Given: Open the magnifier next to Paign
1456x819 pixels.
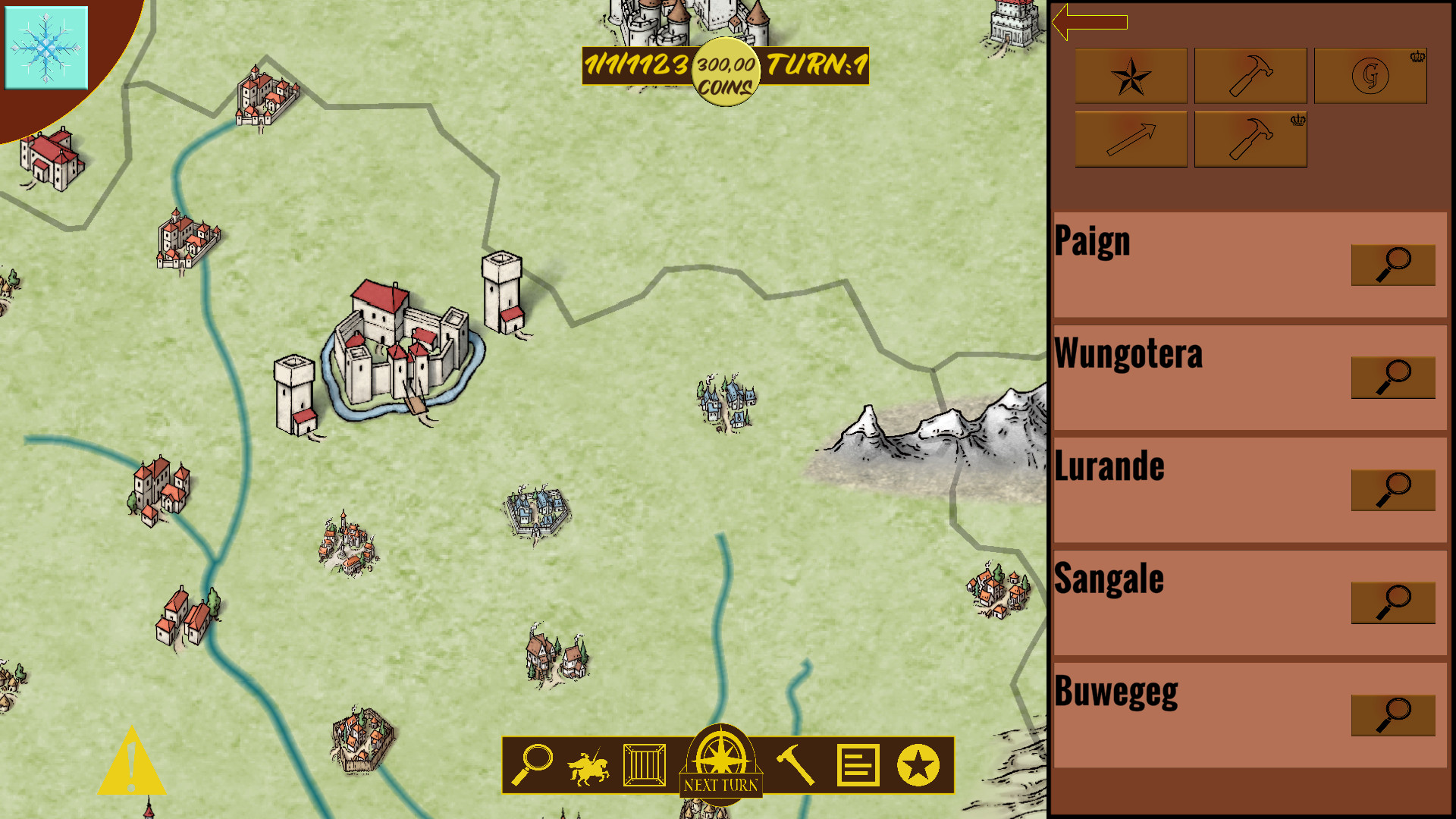Looking at the screenshot, I should (x=1392, y=265).
